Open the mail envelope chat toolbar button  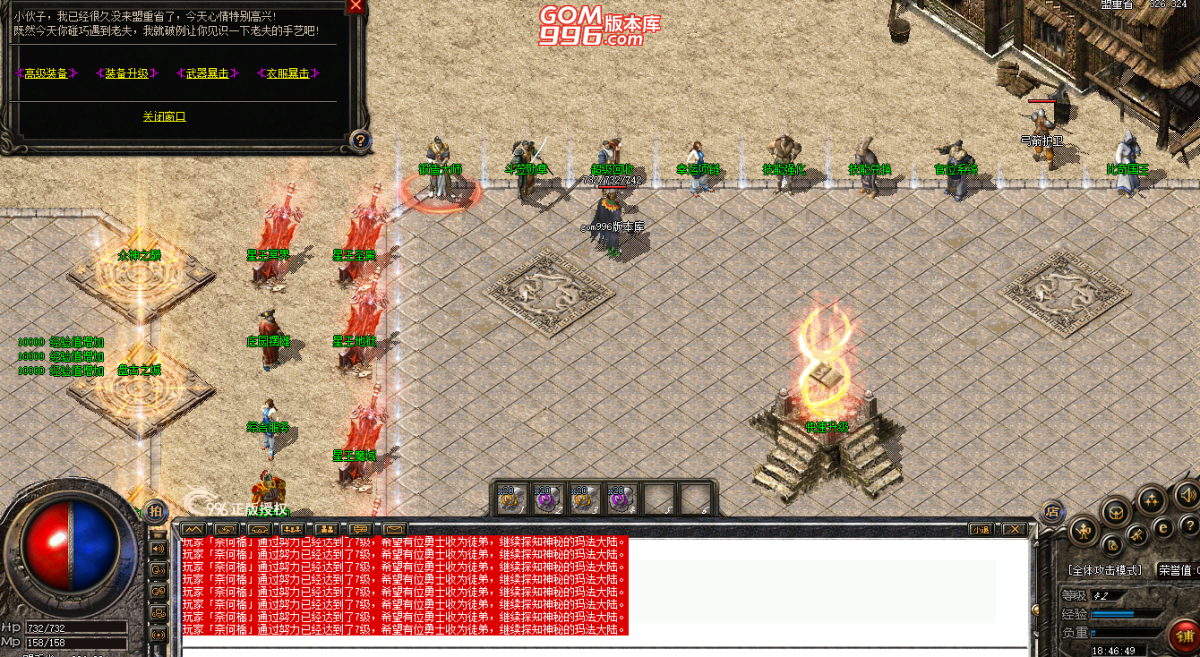(395, 528)
